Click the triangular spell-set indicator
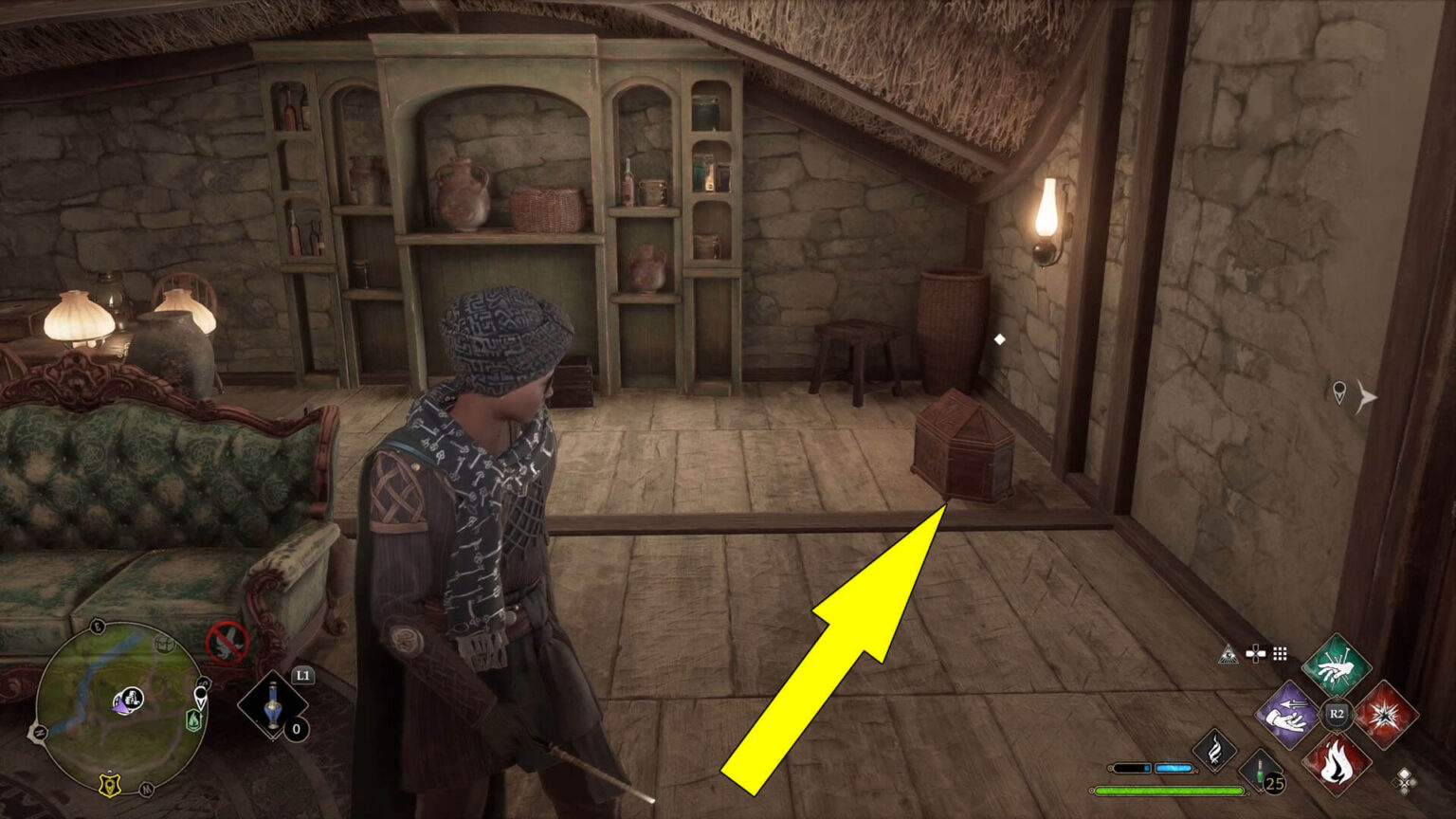 coord(1228,654)
